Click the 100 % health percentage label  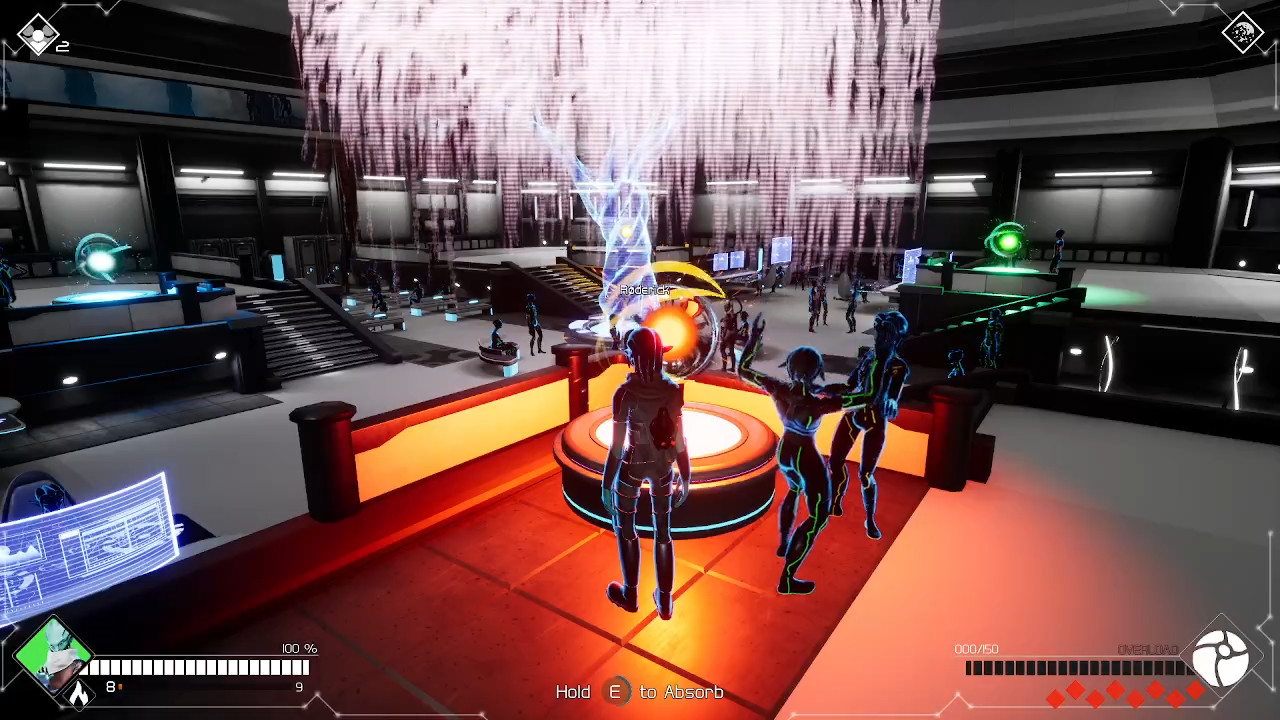pyautogui.click(x=298, y=649)
